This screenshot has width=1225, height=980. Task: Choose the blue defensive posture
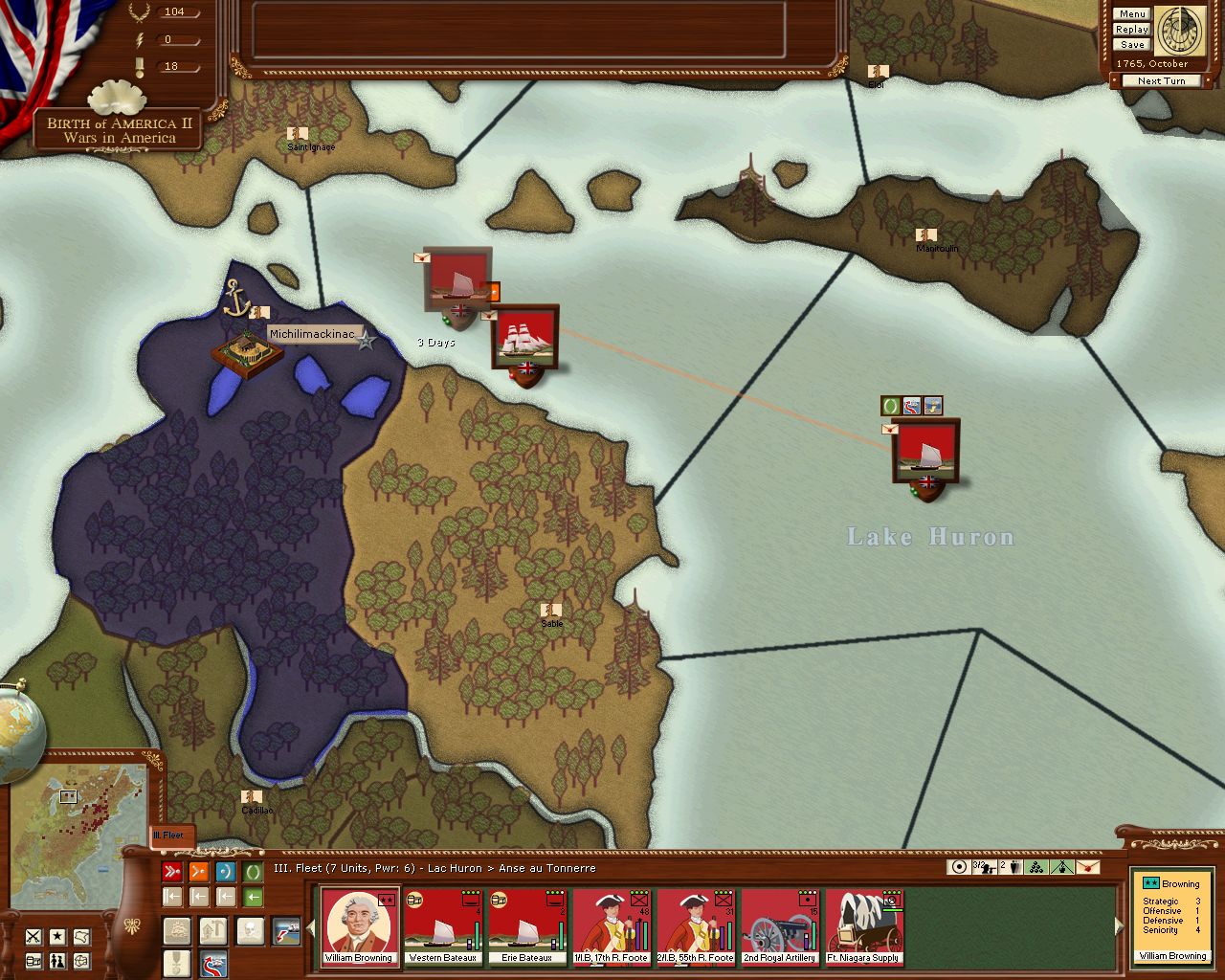(x=226, y=872)
